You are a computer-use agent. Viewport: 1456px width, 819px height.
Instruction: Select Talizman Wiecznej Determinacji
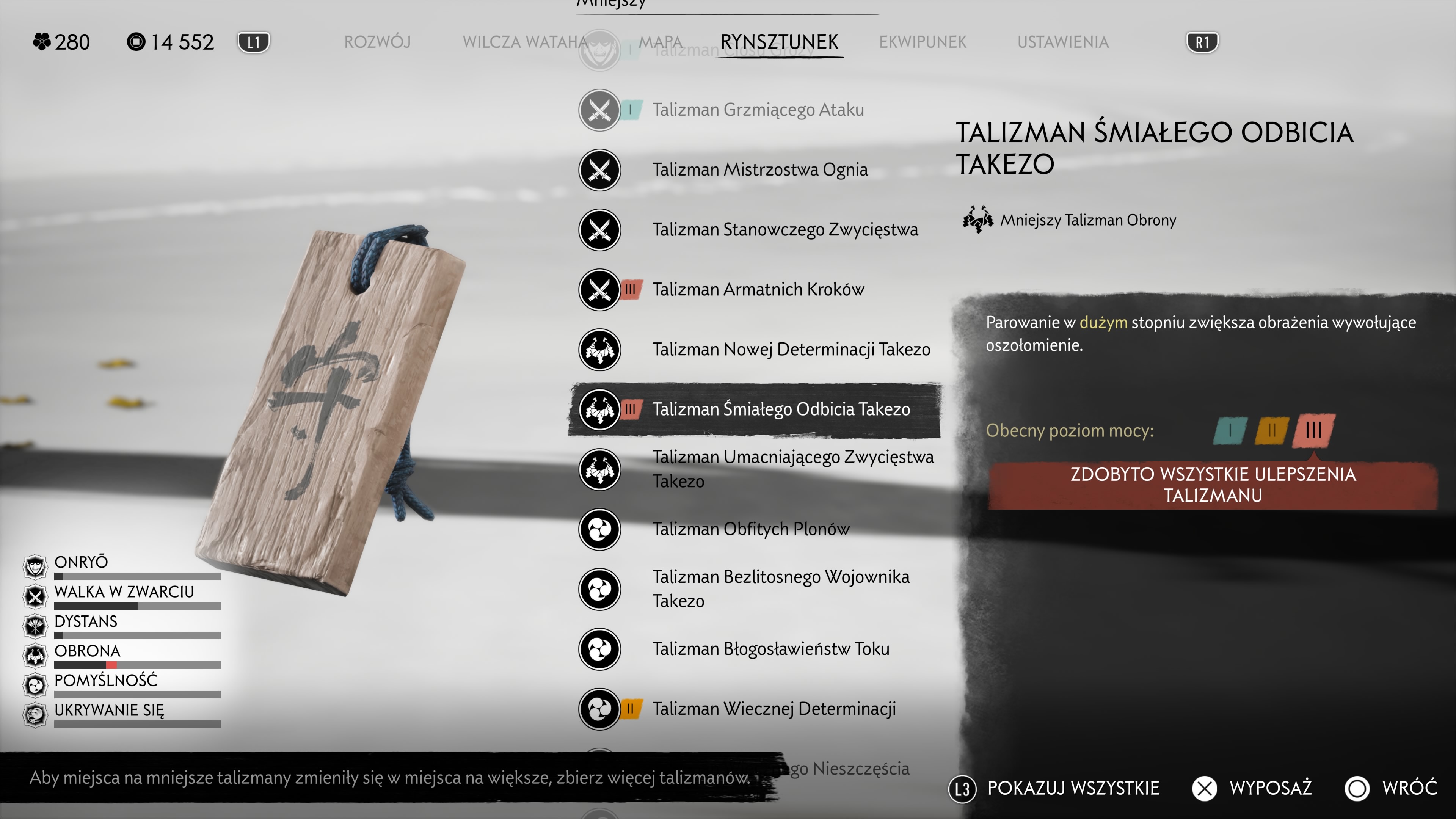774,709
